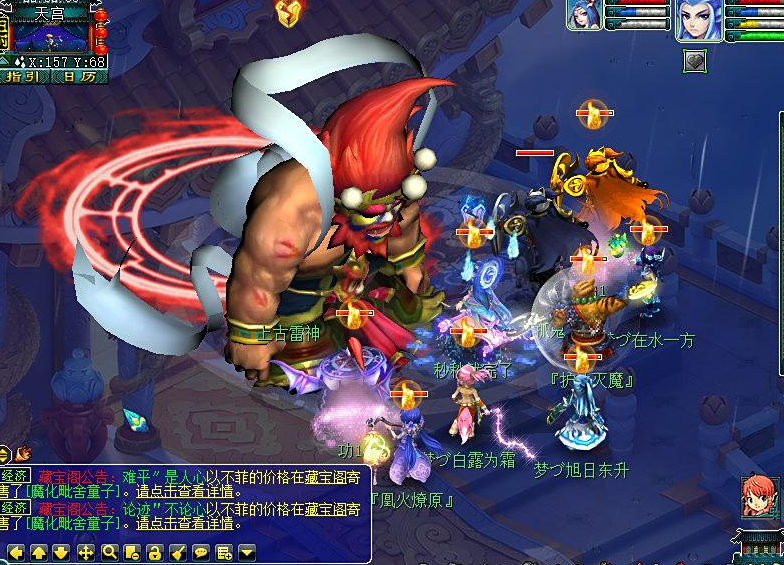Click the list-plus chat button
The height and width of the screenshot is (565, 784).
click(x=223, y=552)
